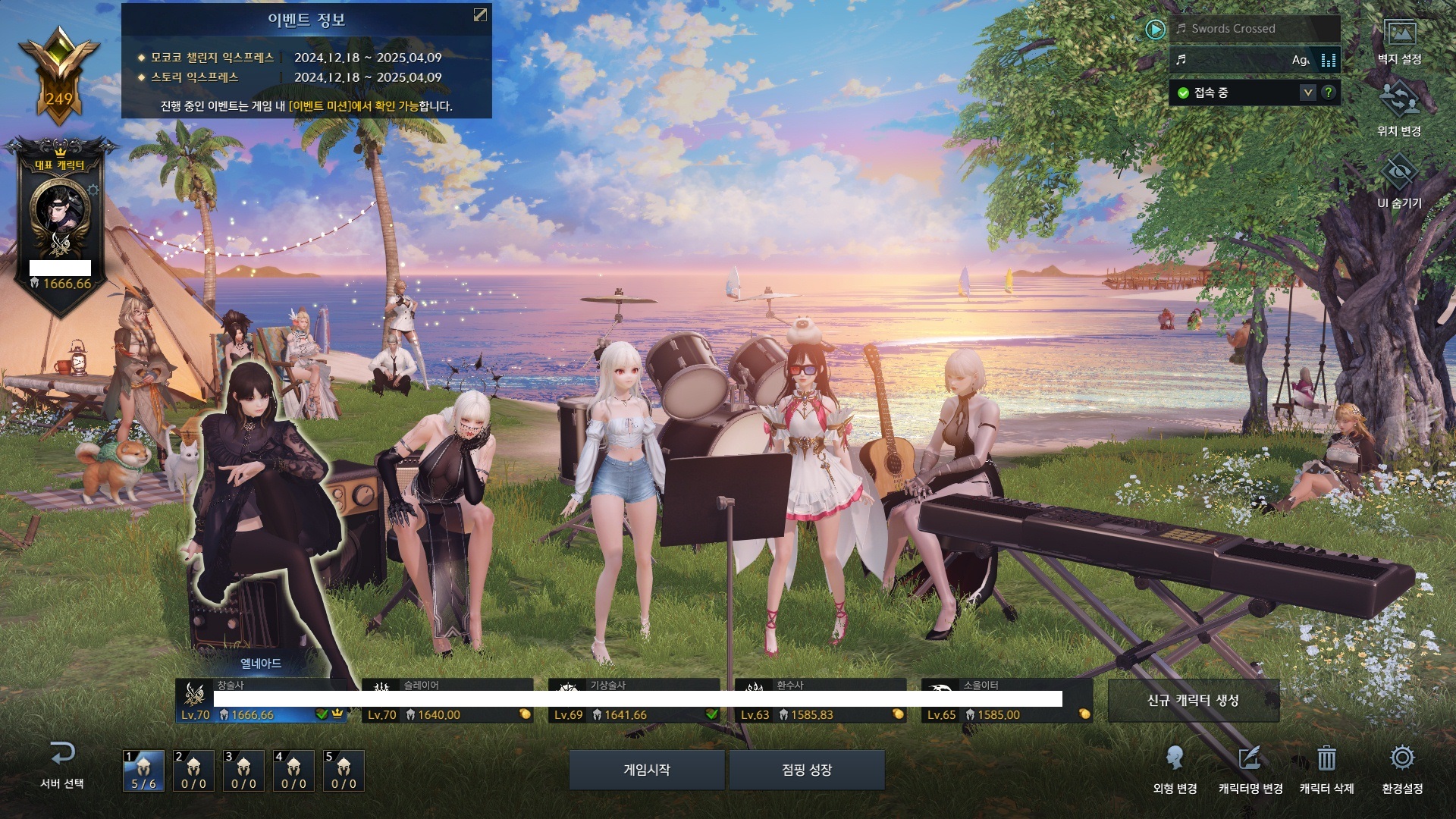
Task: Select the Lv.70 창술사 character slot
Action: [262, 701]
